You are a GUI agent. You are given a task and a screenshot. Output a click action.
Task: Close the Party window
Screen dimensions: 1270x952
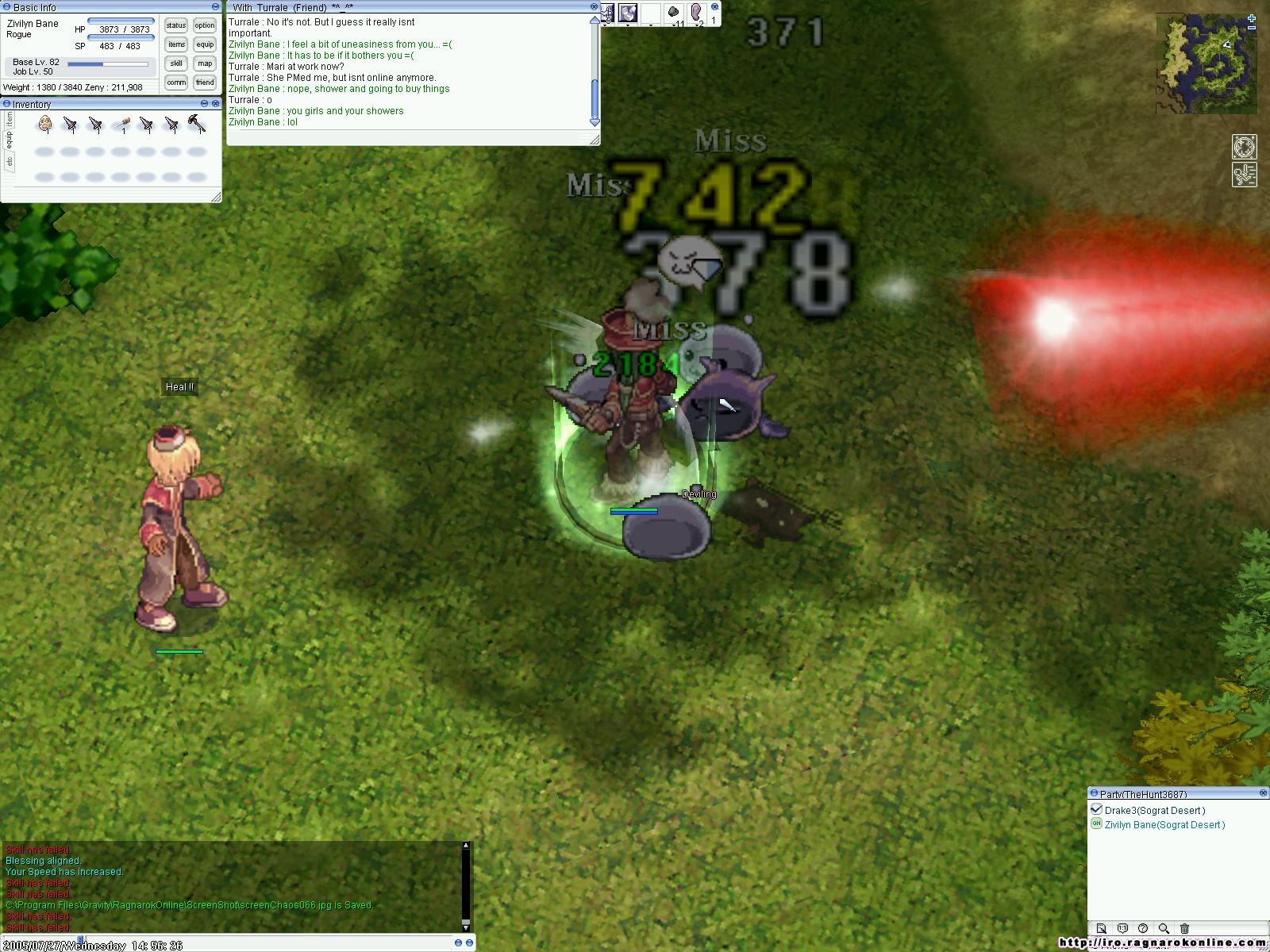pos(1263,793)
